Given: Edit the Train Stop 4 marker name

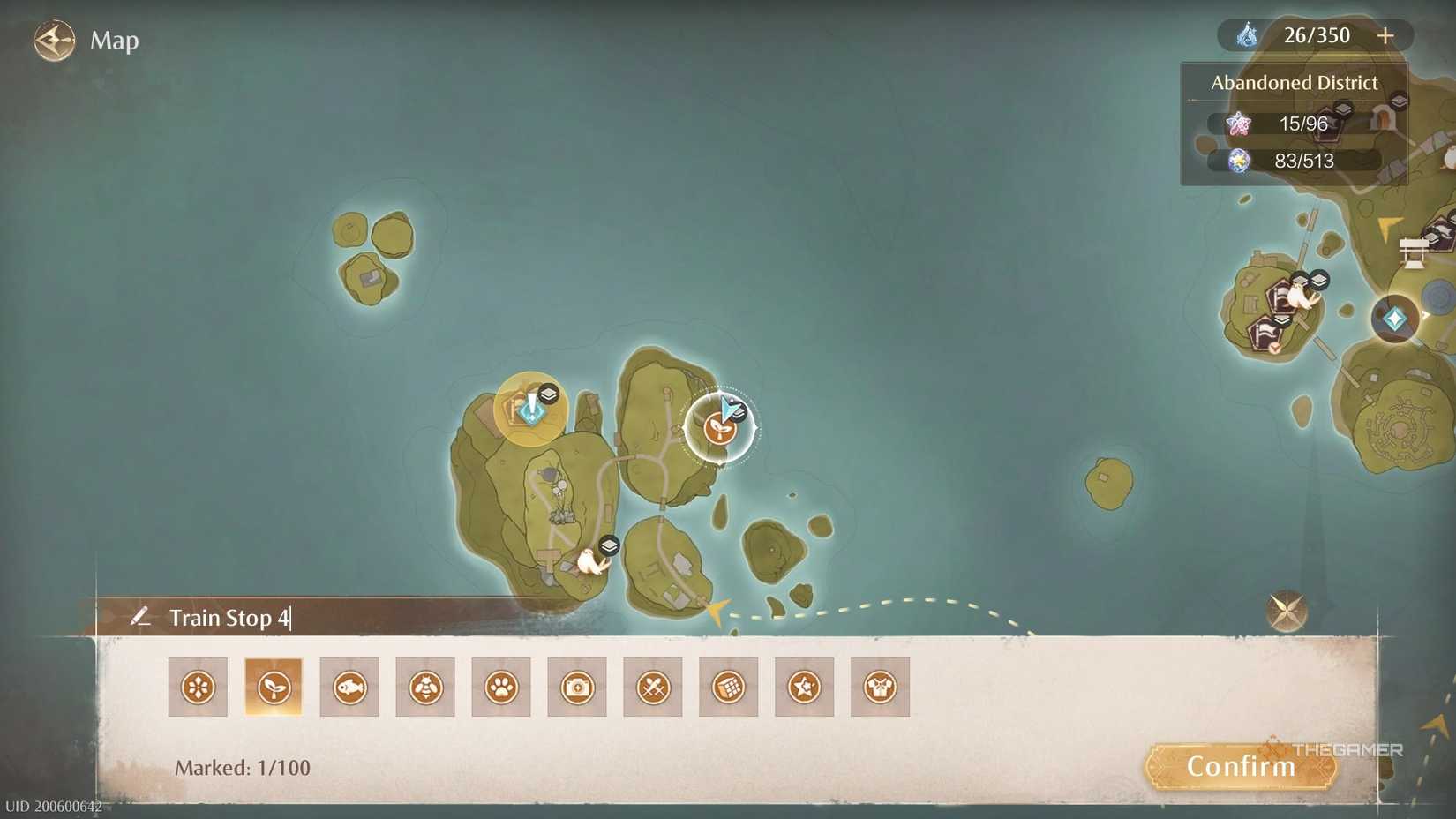Looking at the screenshot, I should coord(231,618).
